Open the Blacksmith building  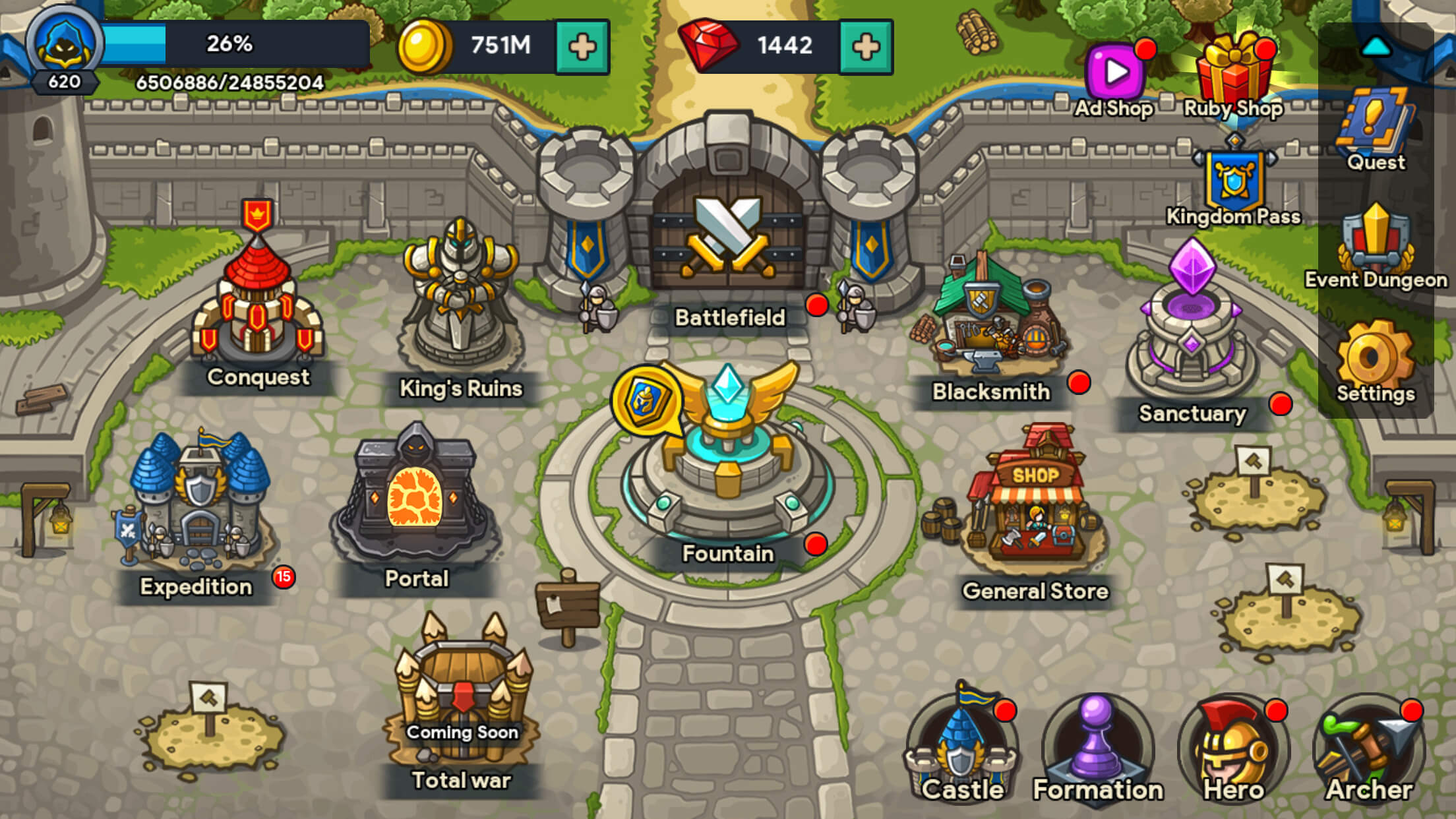(991, 317)
